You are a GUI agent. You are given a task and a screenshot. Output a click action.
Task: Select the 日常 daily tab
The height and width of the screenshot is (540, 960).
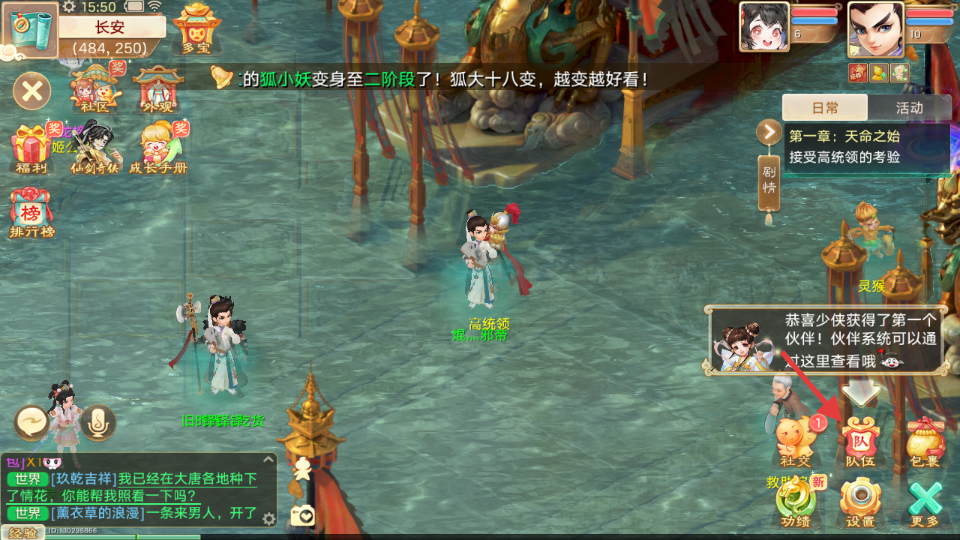[825, 108]
